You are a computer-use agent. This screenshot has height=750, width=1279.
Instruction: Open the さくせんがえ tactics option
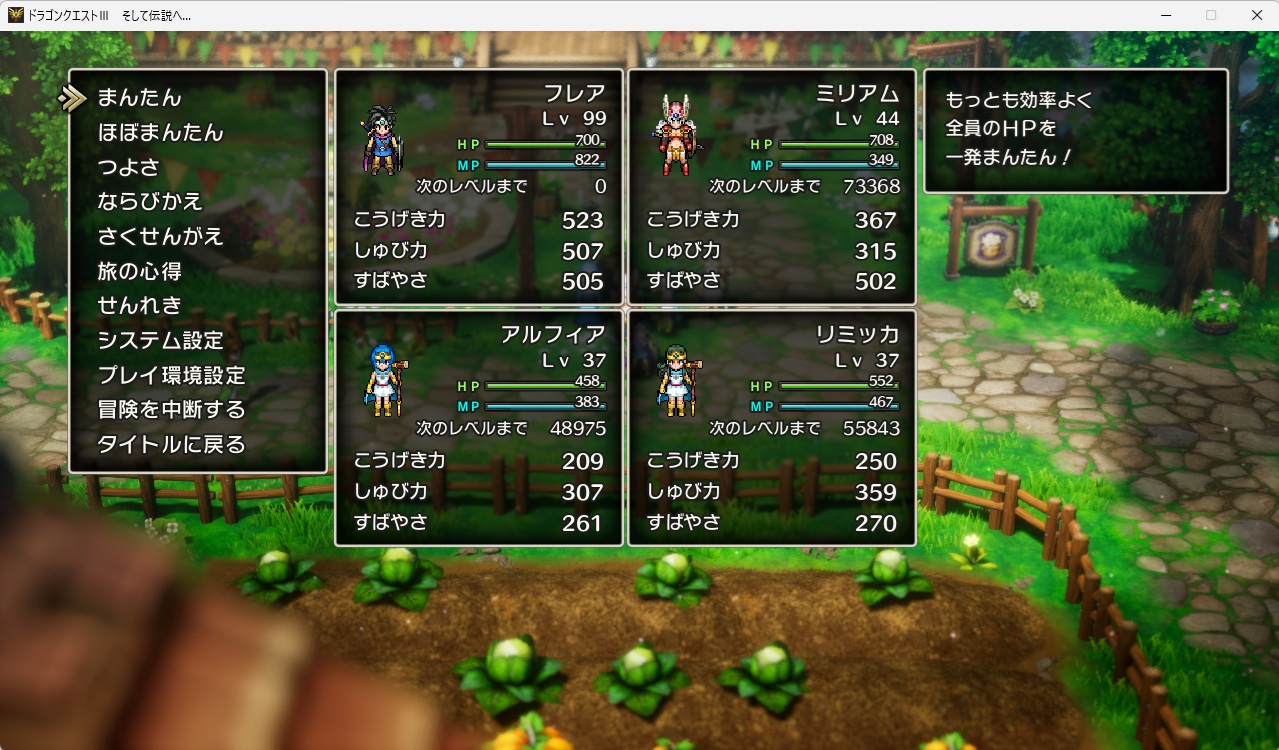(x=160, y=237)
